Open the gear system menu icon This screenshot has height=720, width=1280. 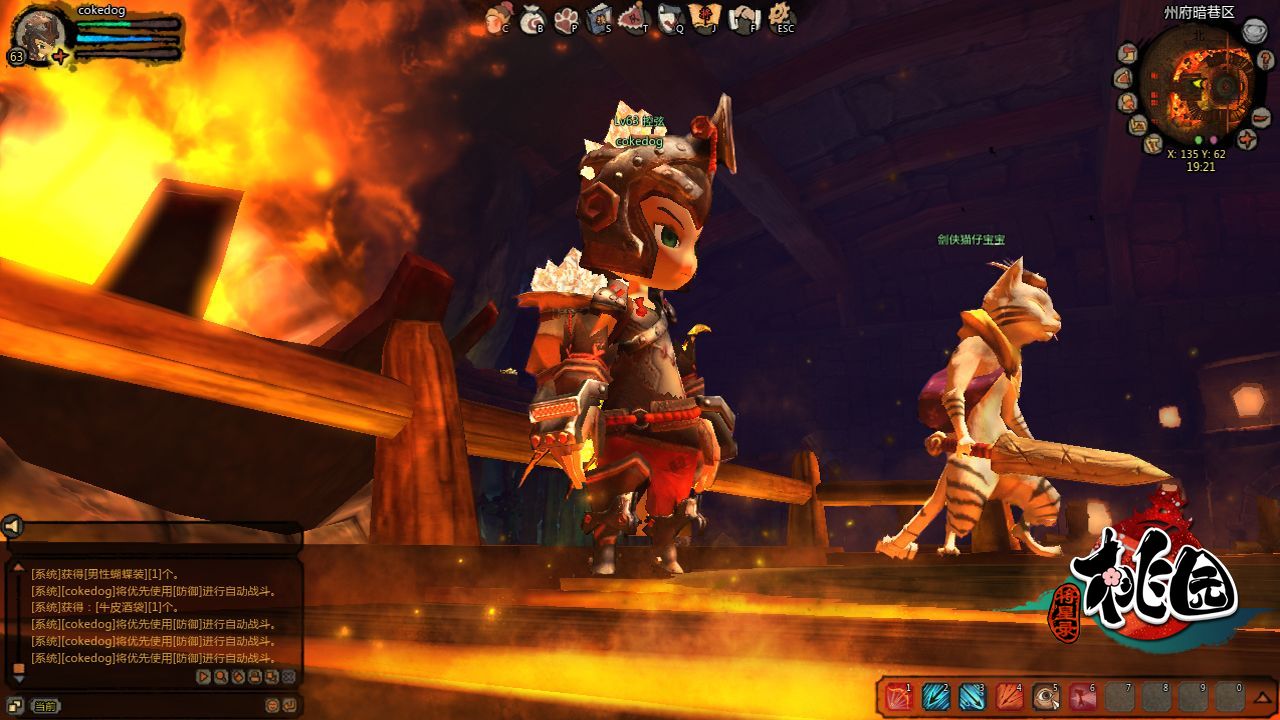pyautogui.click(x=780, y=16)
